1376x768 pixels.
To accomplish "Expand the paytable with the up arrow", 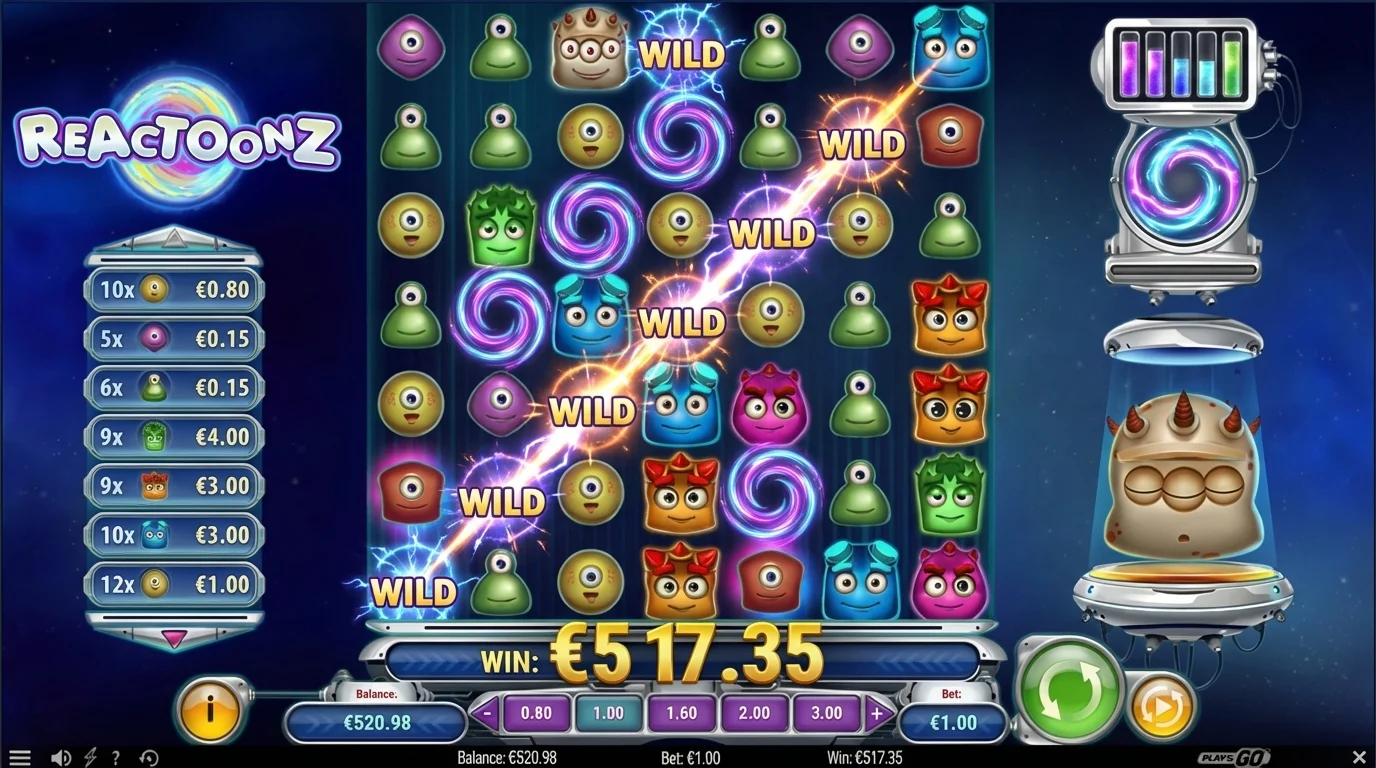I will [173, 238].
